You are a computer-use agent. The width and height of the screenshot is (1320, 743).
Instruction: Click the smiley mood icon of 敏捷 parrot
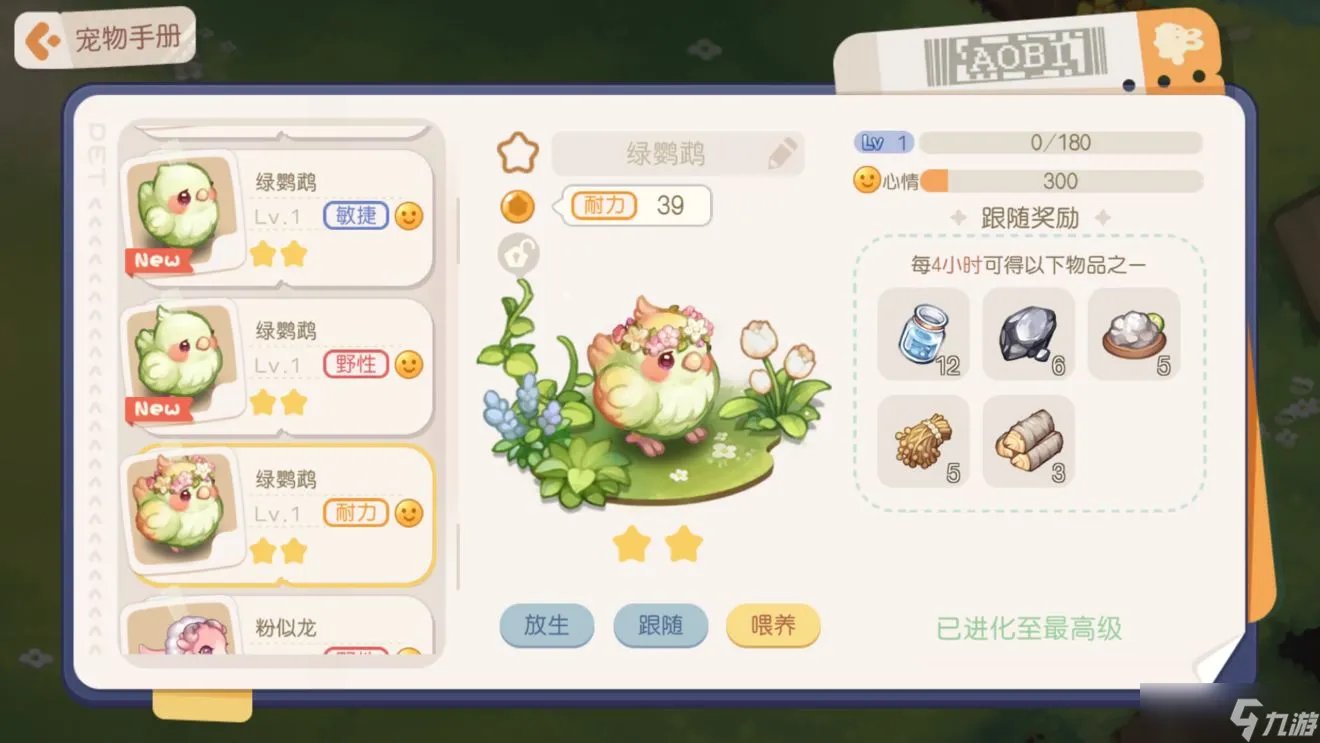pos(408,215)
